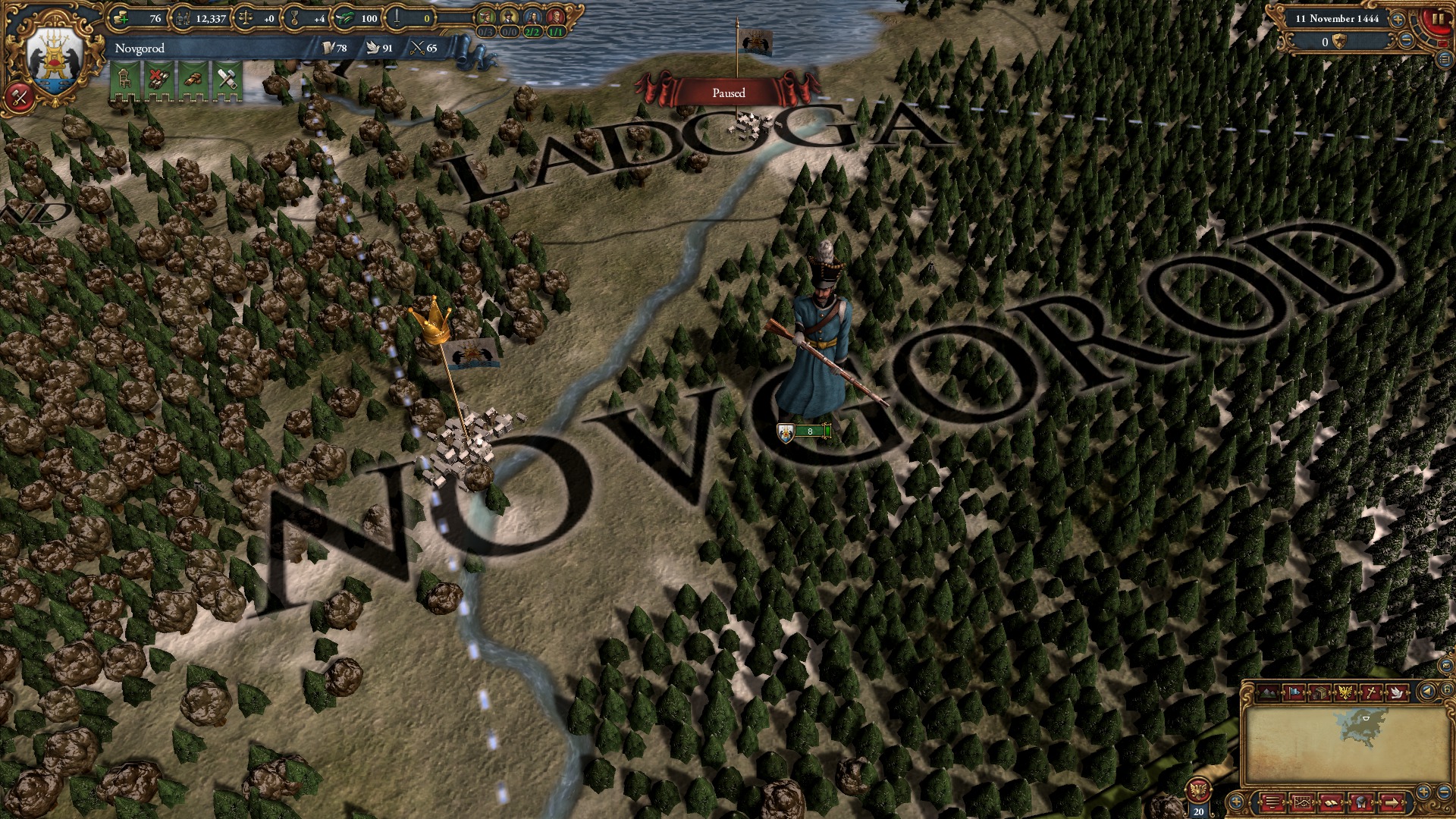The image size is (1456, 819).
Task: Collapse the minimap with the triangle arrow
Action: (1427, 692)
